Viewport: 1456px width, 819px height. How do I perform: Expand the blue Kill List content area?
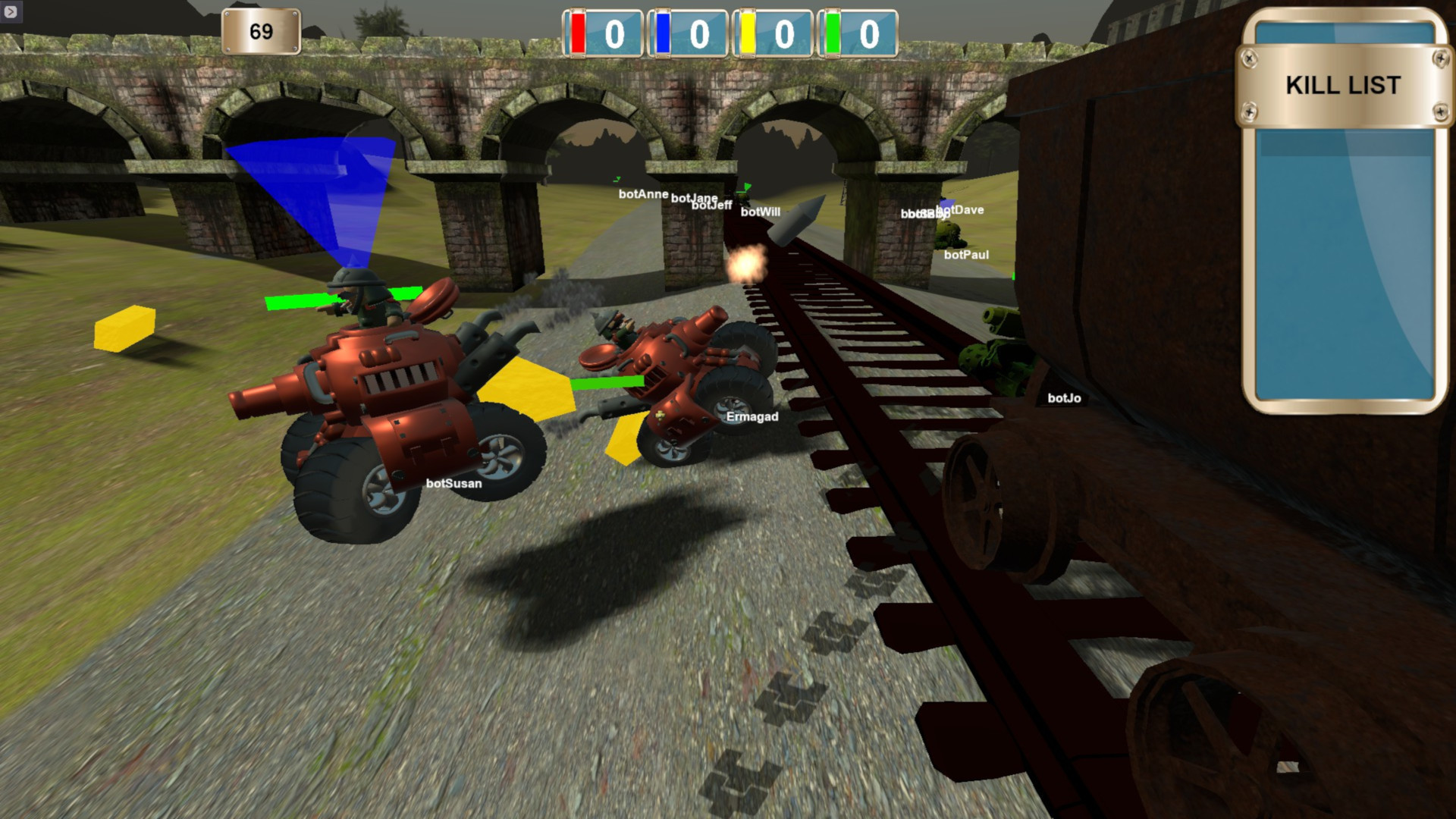pyautogui.click(x=1341, y=265)
